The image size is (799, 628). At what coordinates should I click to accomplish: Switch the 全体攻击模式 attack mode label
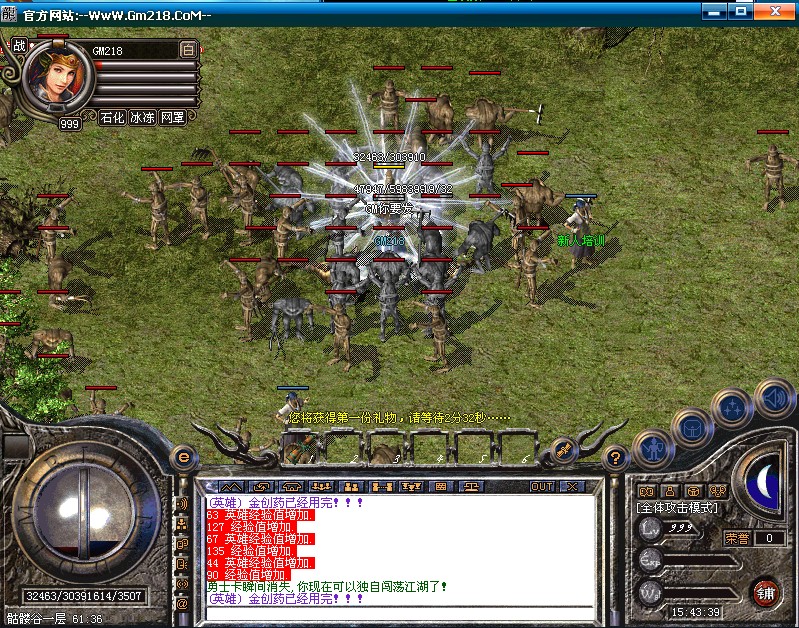tap(676, 508)
